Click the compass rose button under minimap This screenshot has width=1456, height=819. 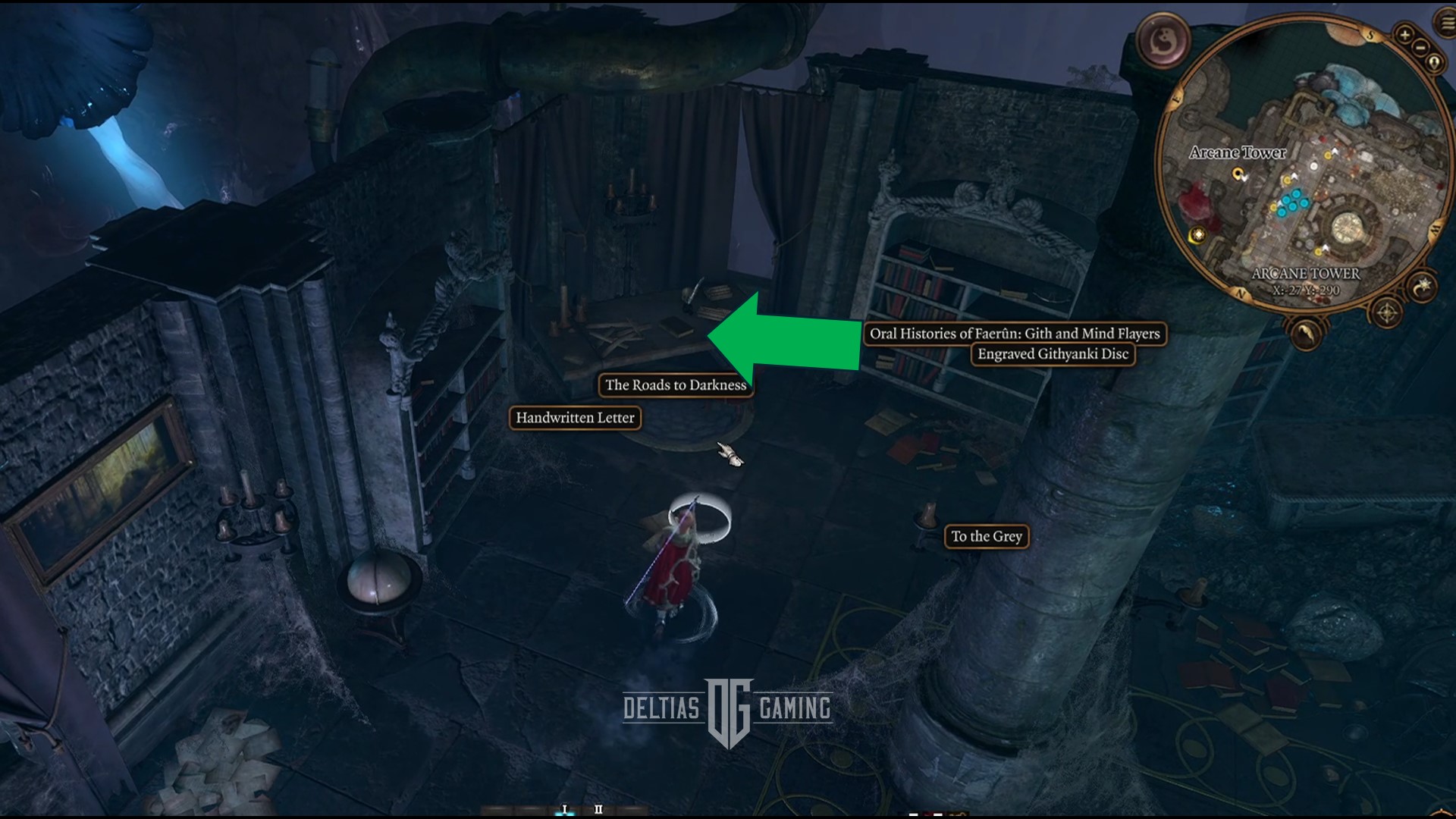1387,312
